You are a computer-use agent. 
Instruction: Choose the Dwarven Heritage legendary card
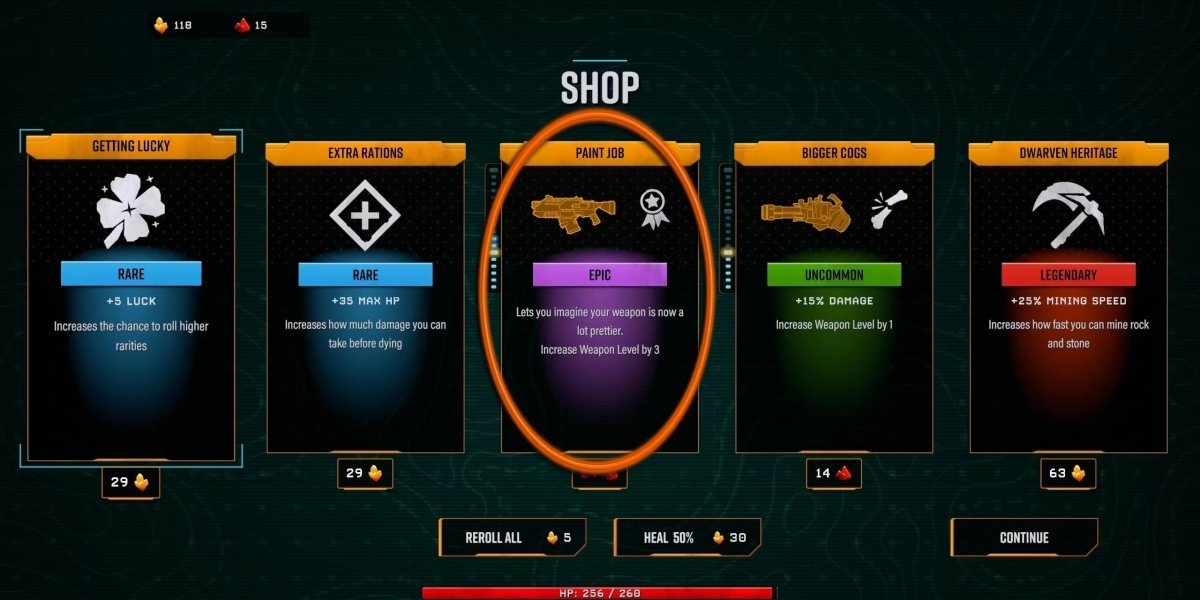(1067, 300)
